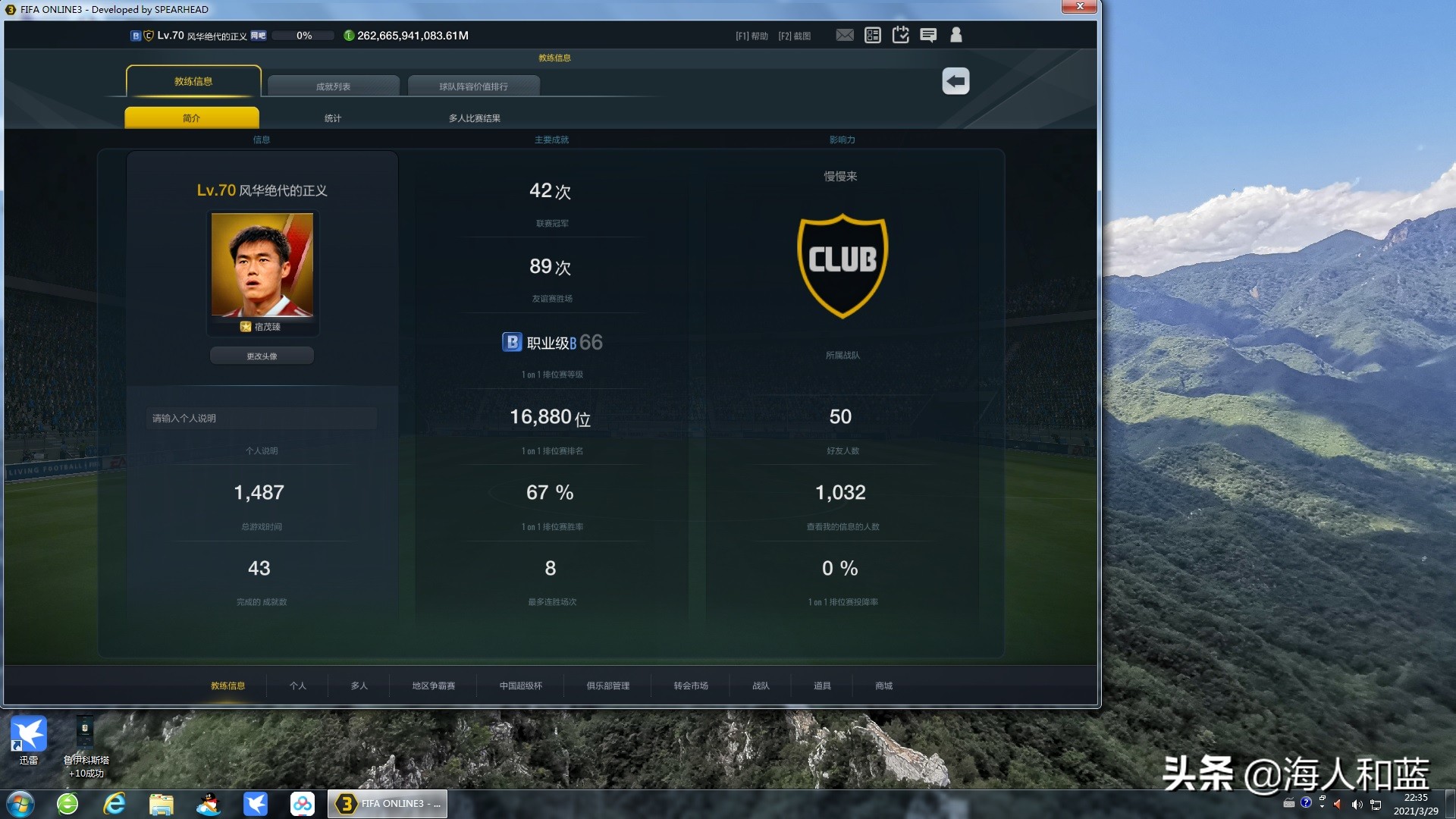Open the news list panel icon
This screenshot has height=819, width=1456.
(872, 35)
